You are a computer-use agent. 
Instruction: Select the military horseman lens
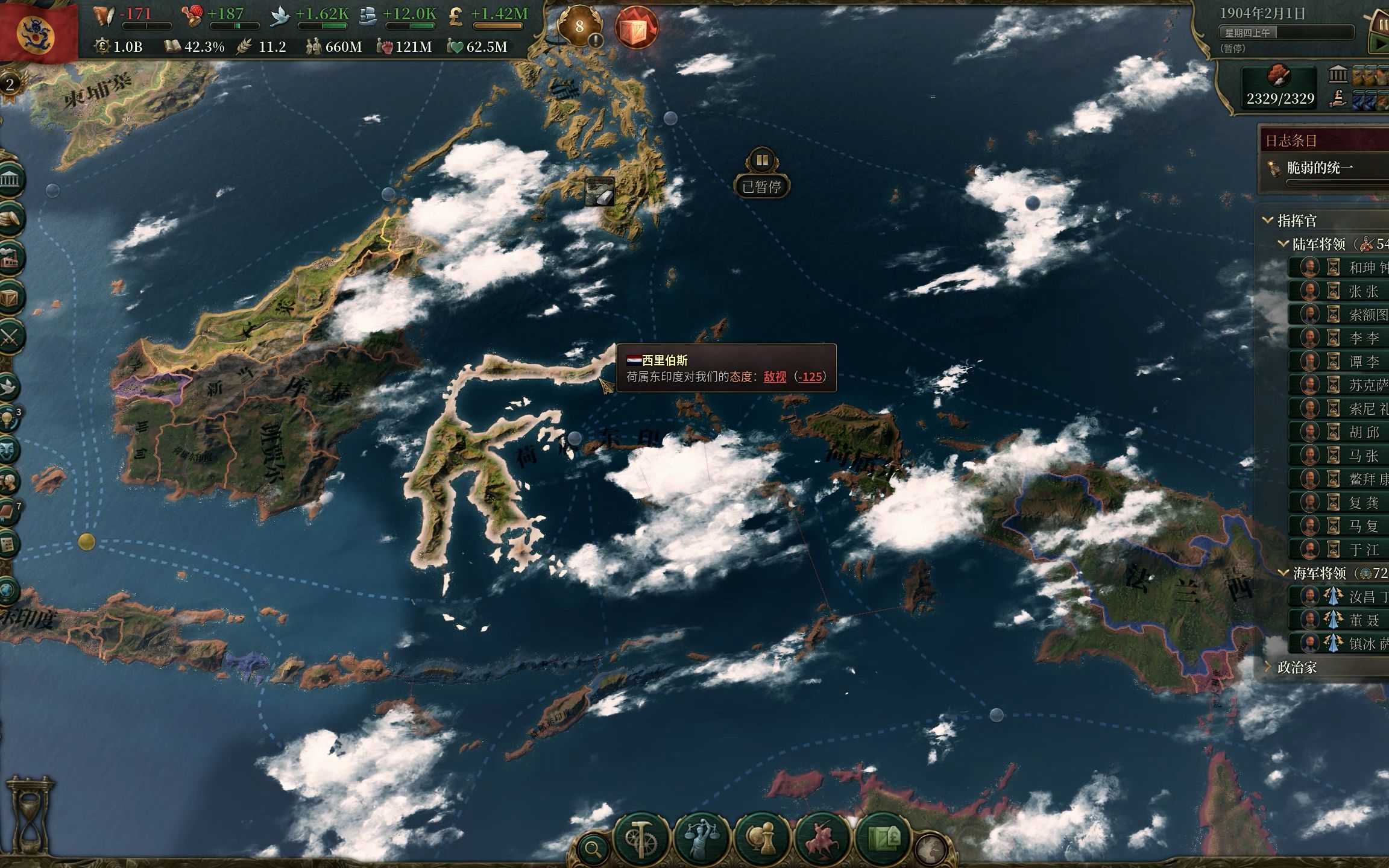click(x=822, y=839)
